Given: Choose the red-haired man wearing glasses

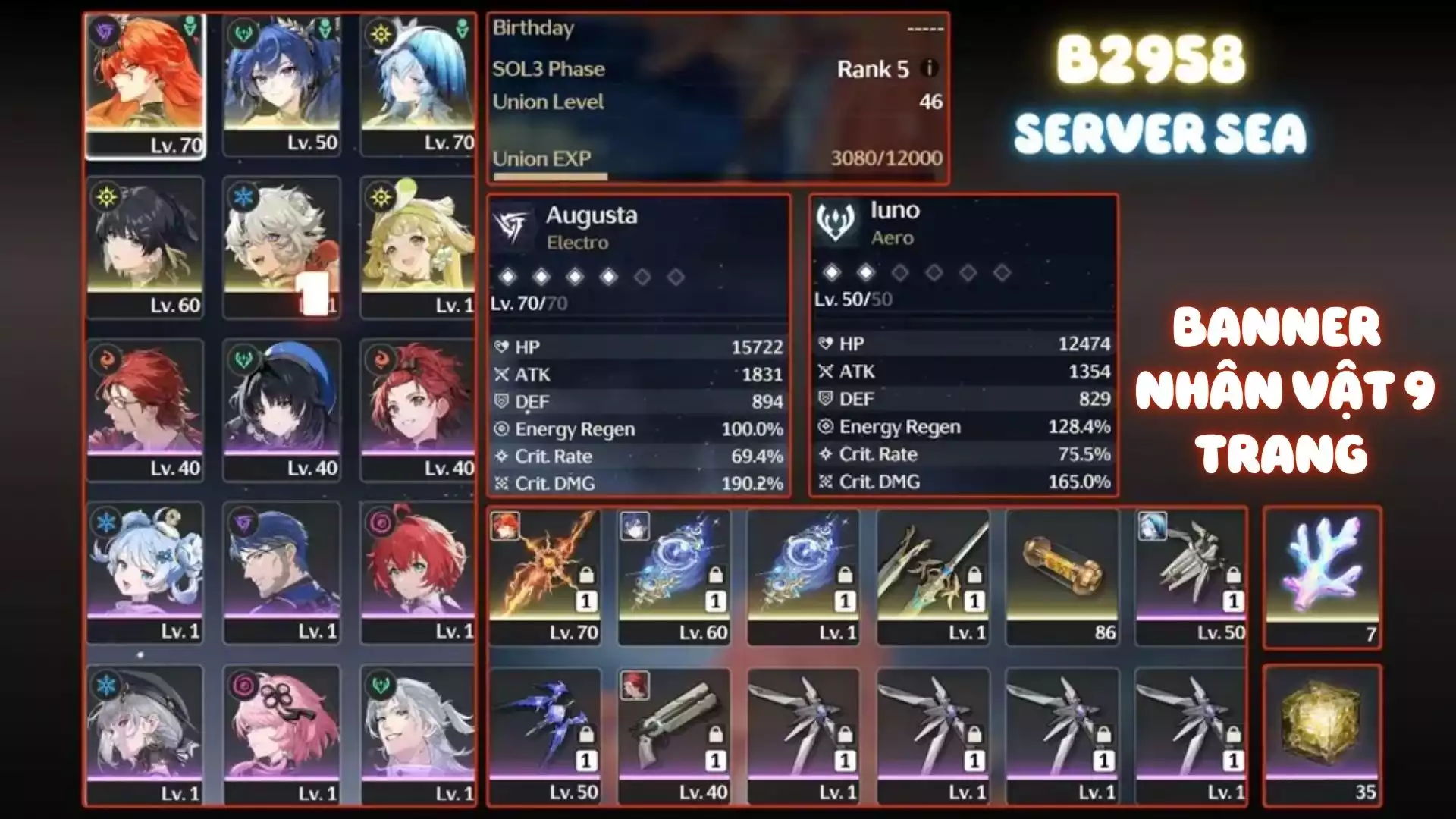Looking at the screenshot, I should (145, 410).
